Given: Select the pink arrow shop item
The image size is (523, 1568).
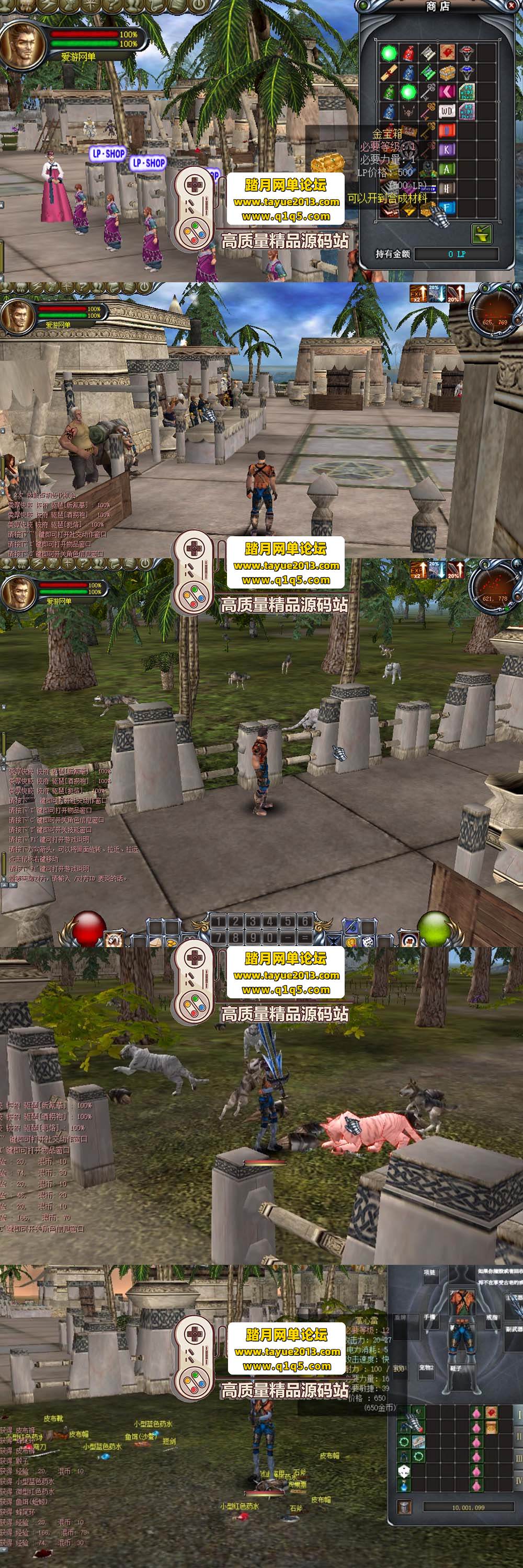Looking at the screenshot, I should tap(447, 92).
